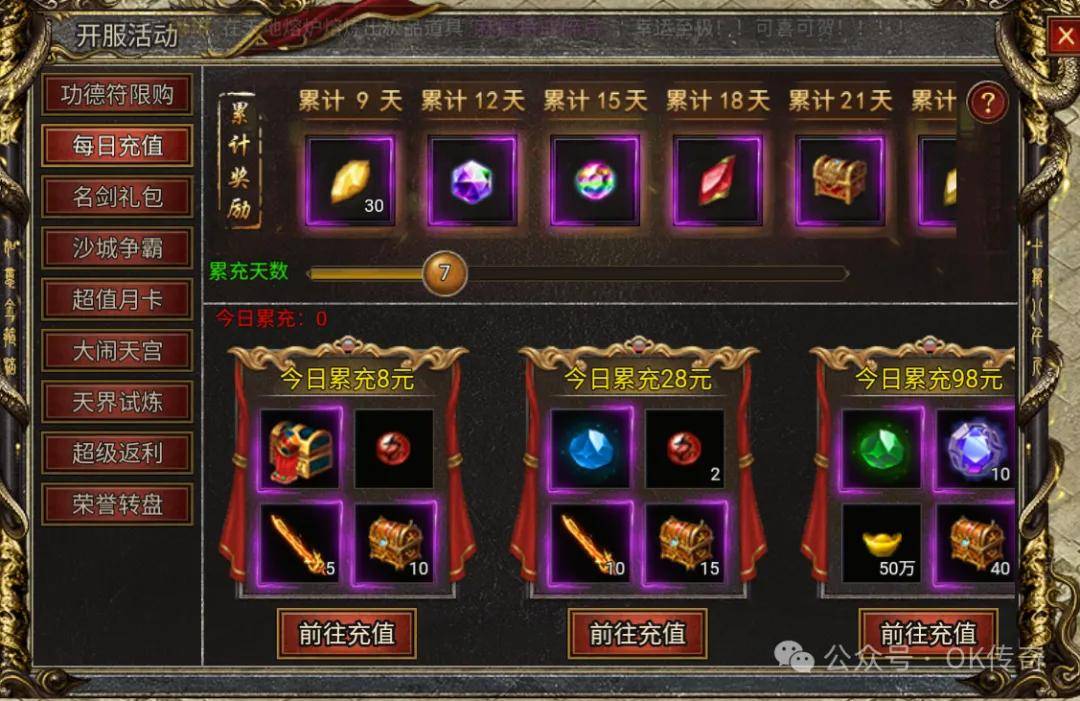Select the blue gem in 今日累充28元
Screen dimensions: 1080x701
click(591, 448)
